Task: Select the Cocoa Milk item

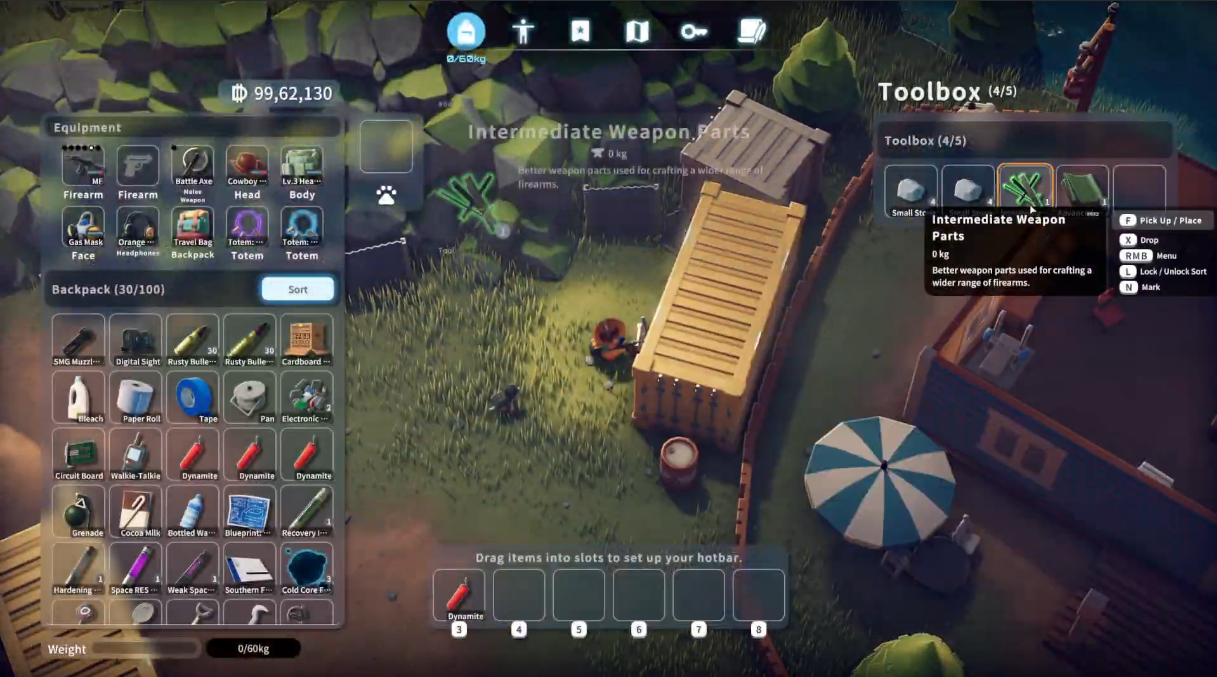Action: pos(136,511)
